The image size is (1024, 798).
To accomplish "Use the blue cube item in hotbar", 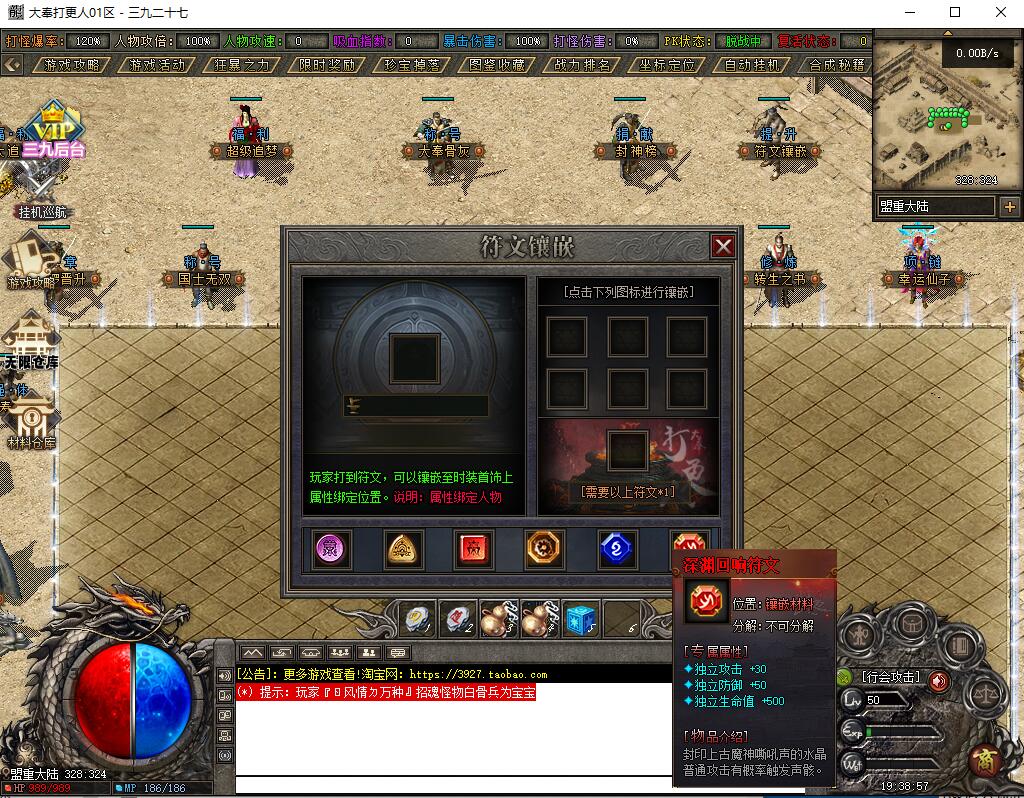I will pyautogui.click(x=580, y=620).
